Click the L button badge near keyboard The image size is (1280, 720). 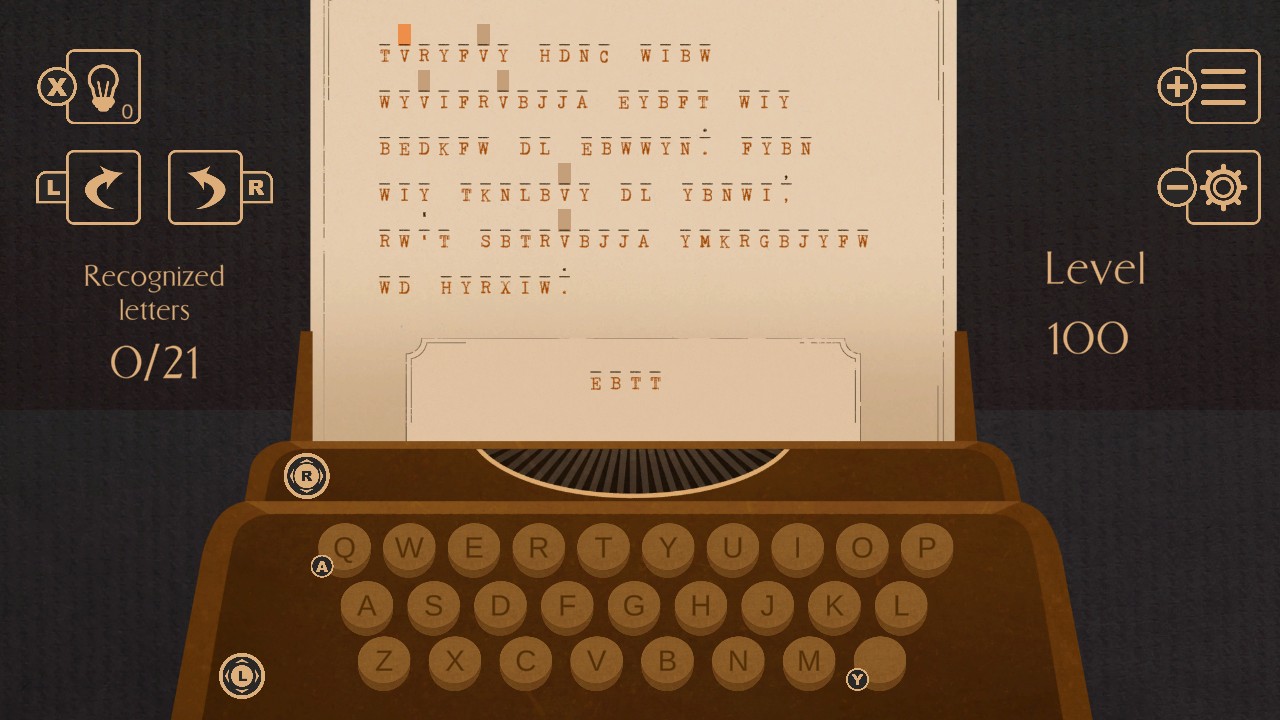(x=241, y=677)
